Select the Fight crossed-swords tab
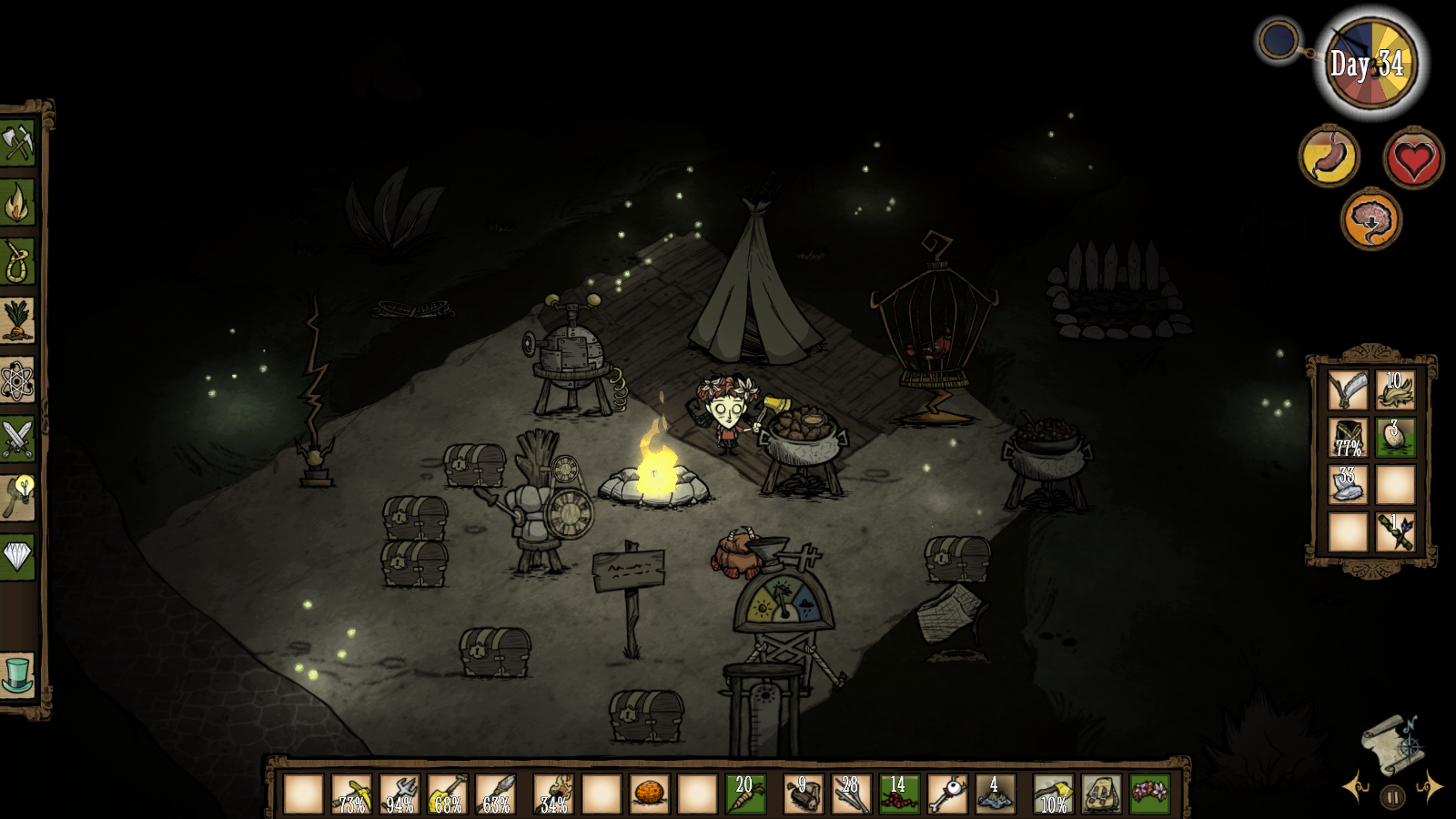Image resolution: width=1456 pixels, height=819 pixels. tap(17, 440)
